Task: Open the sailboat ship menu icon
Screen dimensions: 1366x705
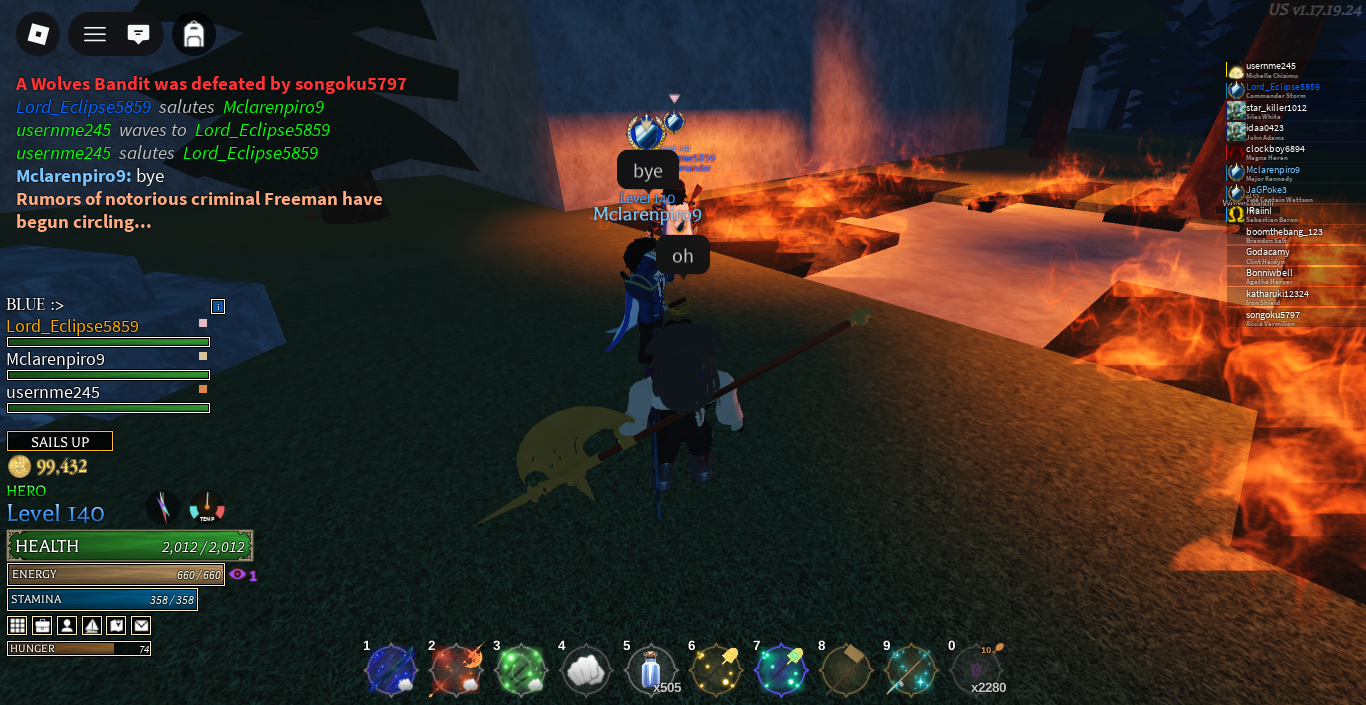Action: 92,626
